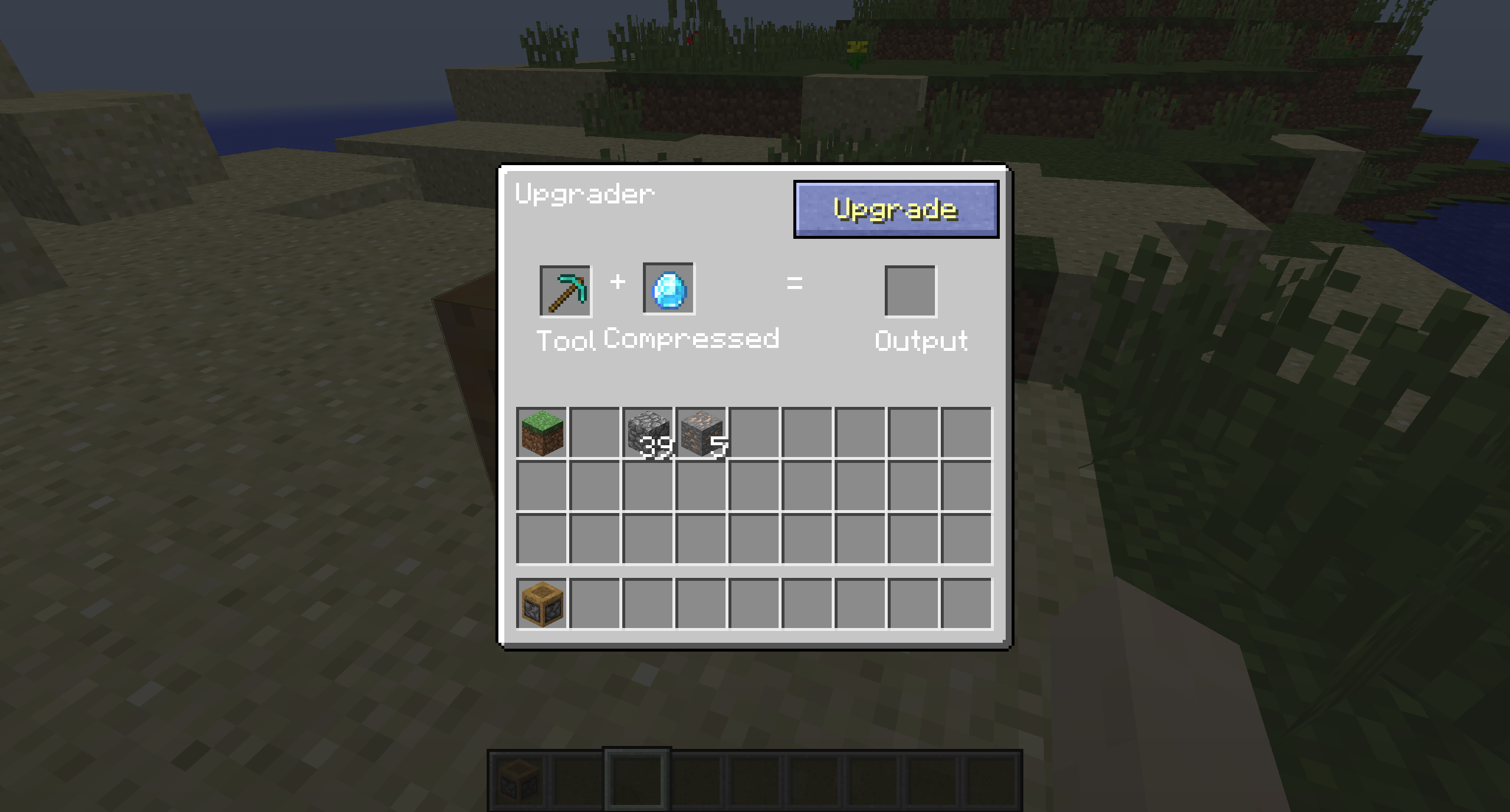
Task: Click the Output label on the right
Action: coord(921,340)
